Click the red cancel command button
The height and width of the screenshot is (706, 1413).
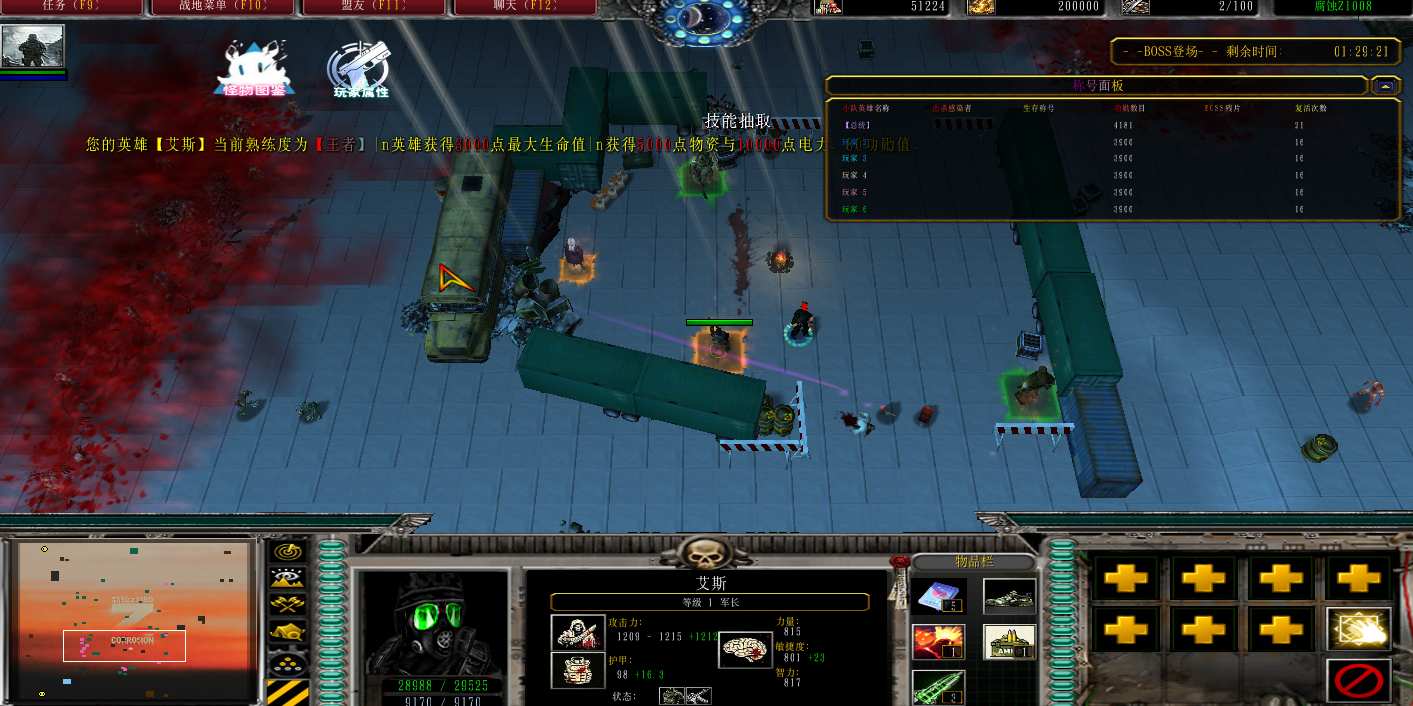1358,680
